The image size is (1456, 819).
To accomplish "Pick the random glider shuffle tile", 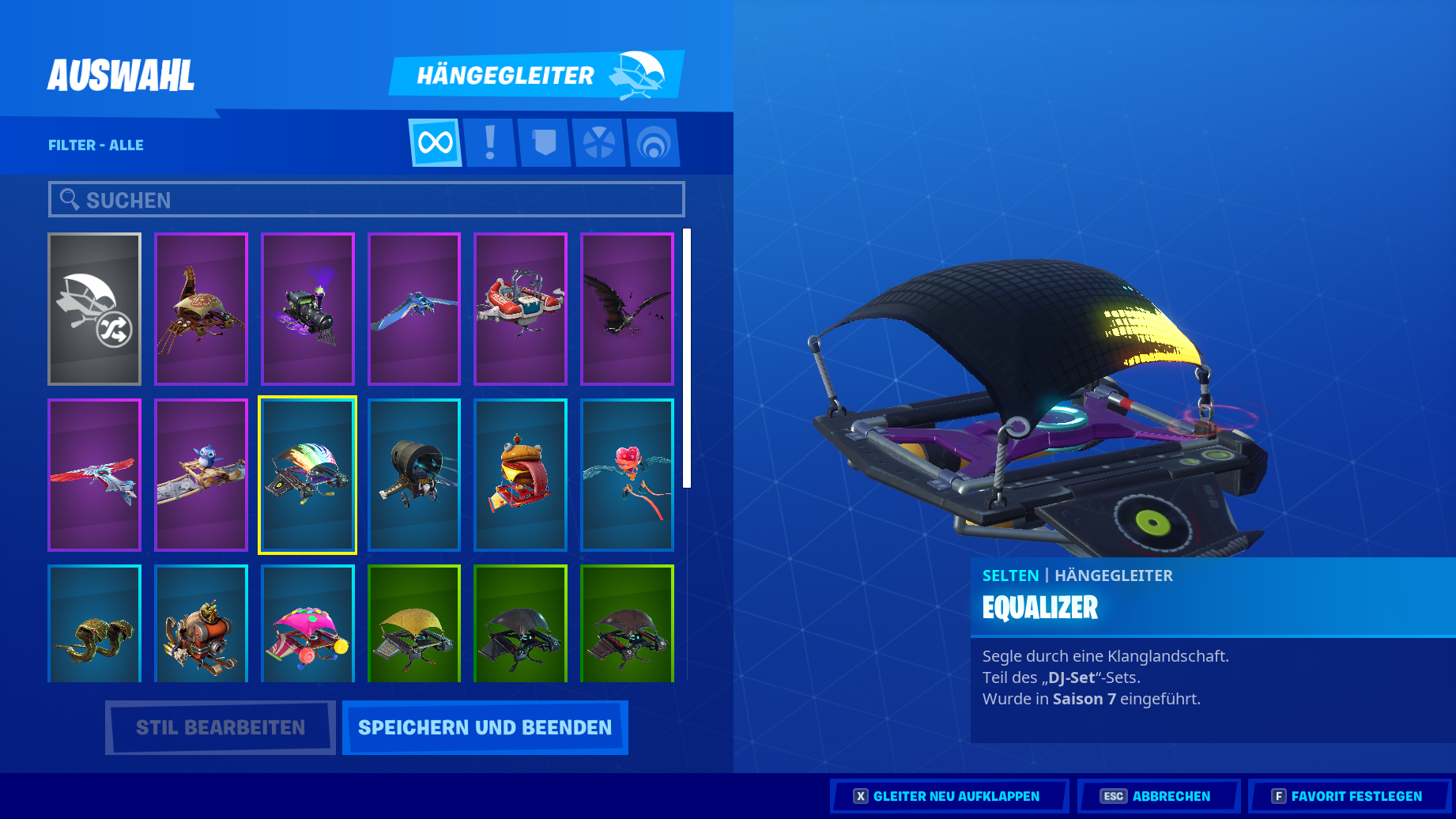I will tap(95, 309).
